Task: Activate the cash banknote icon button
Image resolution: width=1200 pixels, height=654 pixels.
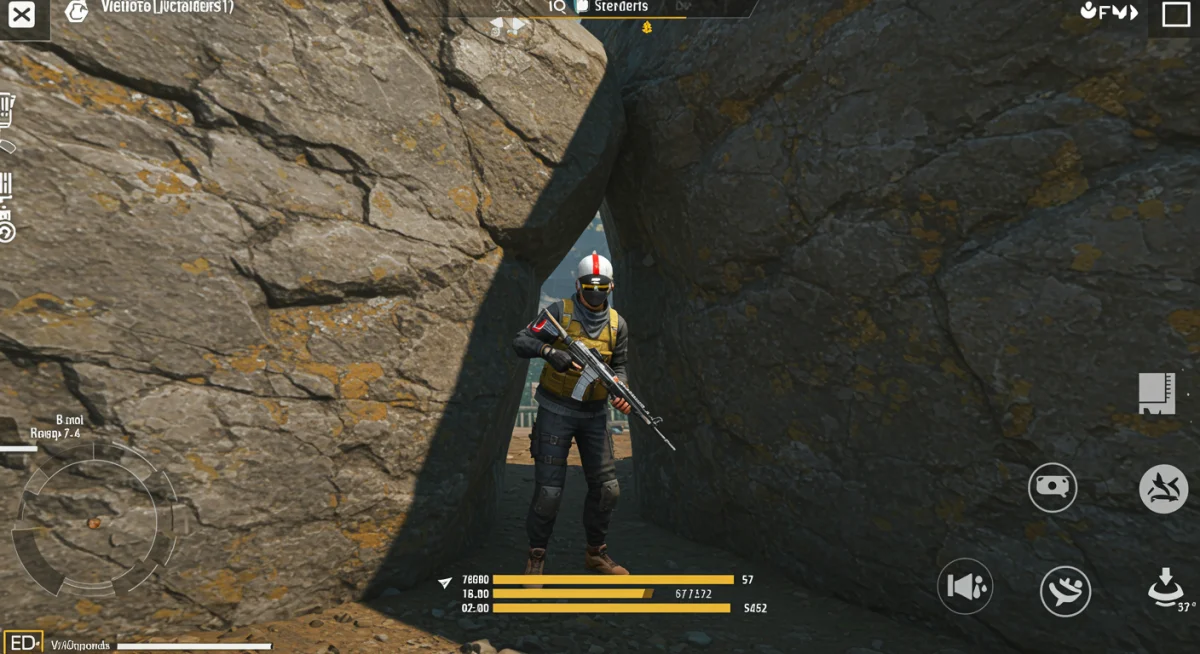Action: click(x=1052, y=487)
